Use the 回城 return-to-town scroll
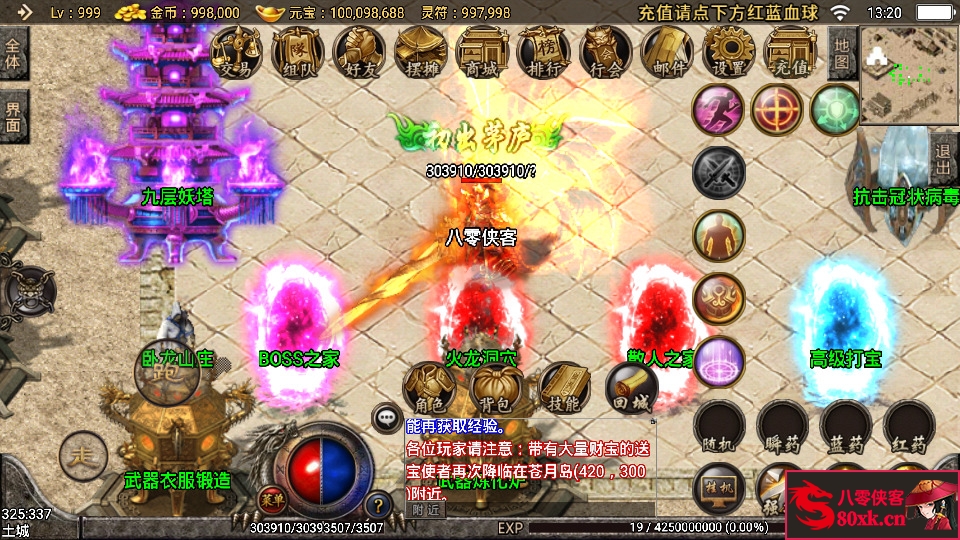Image resolution: width=960 pixels, height=540 pixels. click(631, 388)
